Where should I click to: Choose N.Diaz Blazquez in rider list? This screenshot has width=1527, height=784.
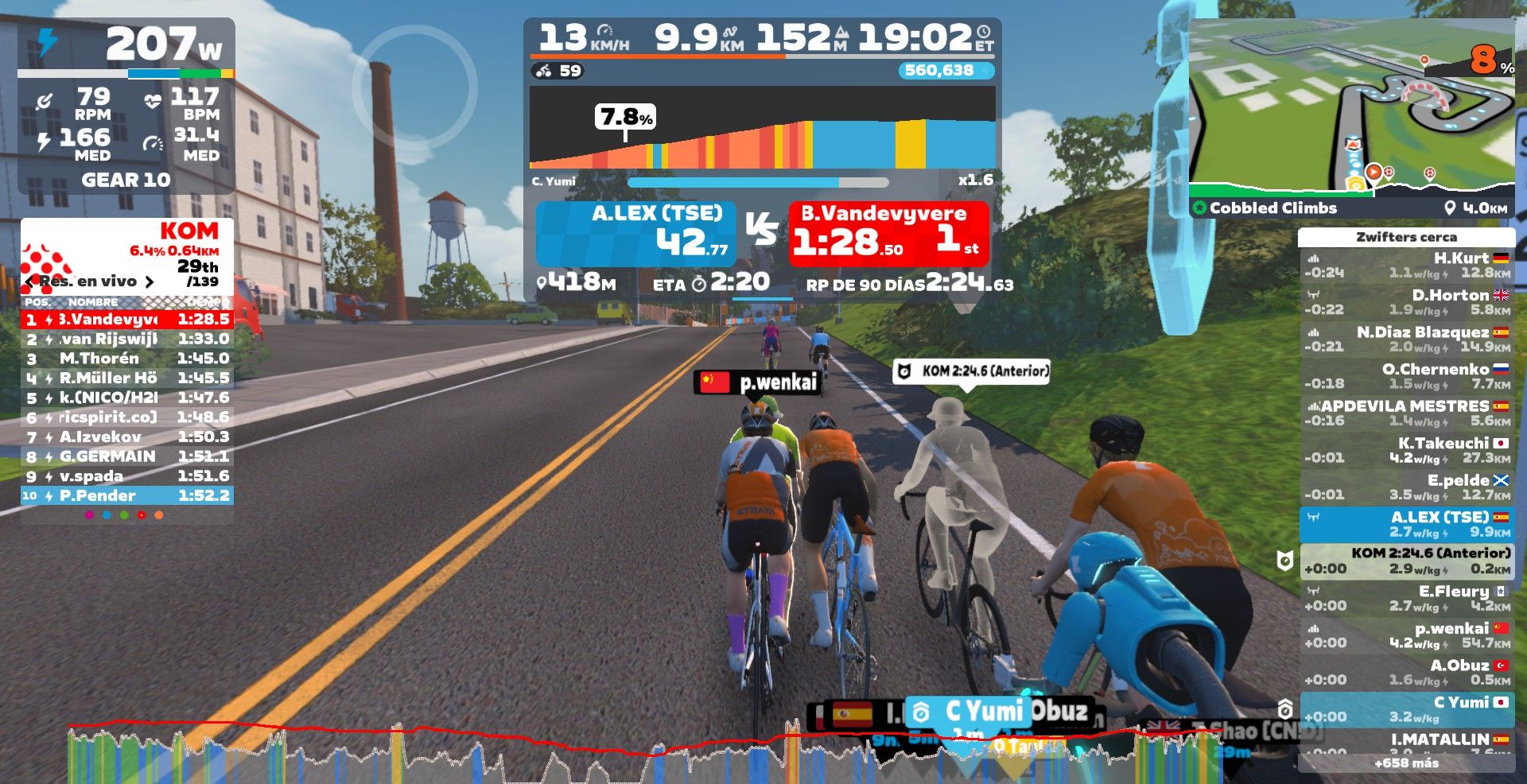click(x=1406, y=340)
